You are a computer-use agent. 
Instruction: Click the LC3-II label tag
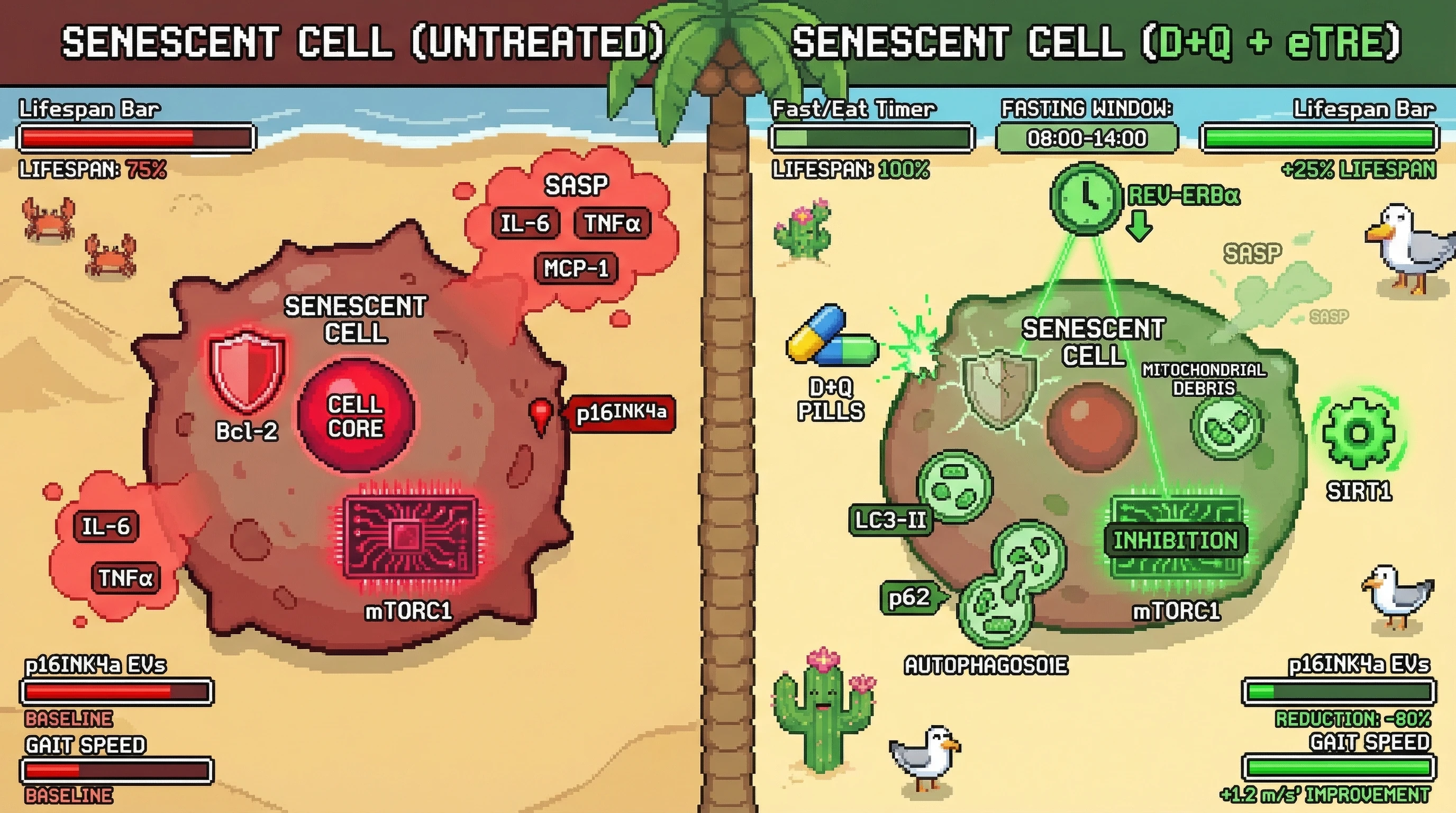click(890, 520)
